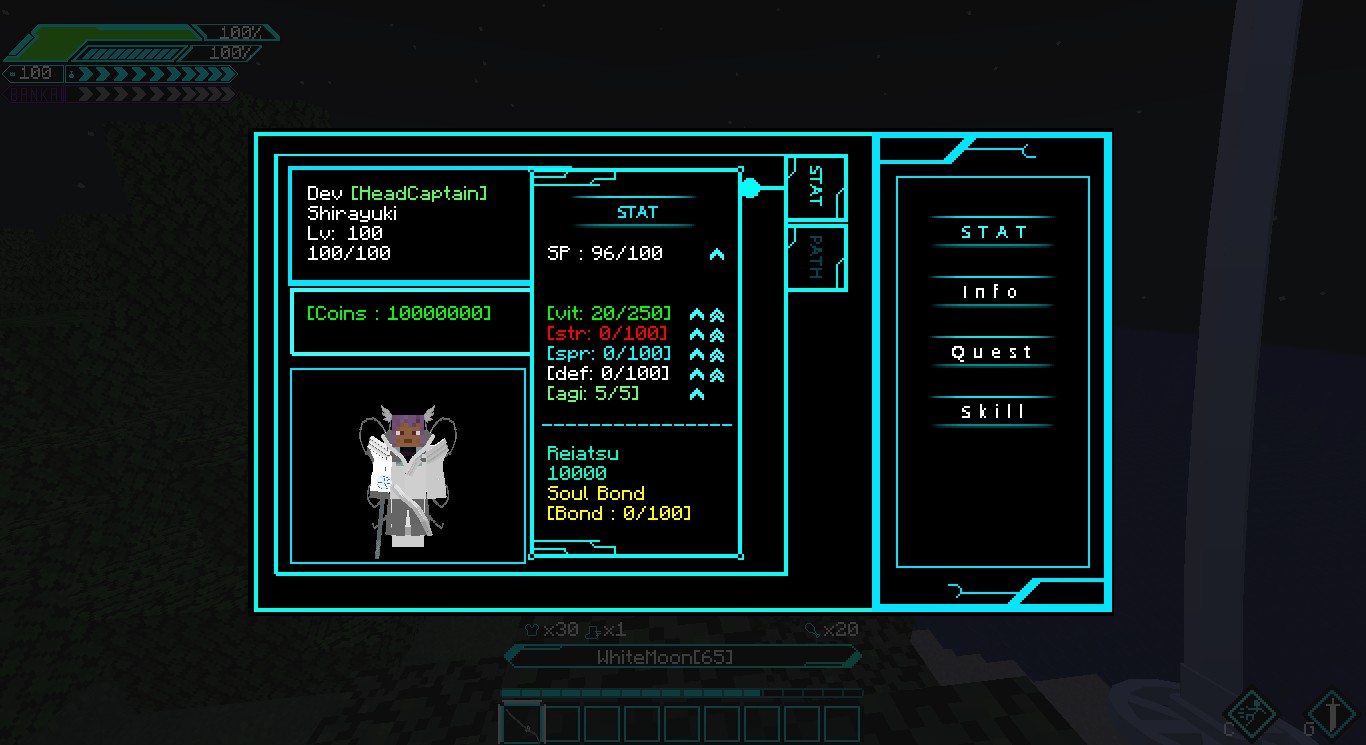
Task: Raise spr with the single arrow
Action: pos(698,354)
